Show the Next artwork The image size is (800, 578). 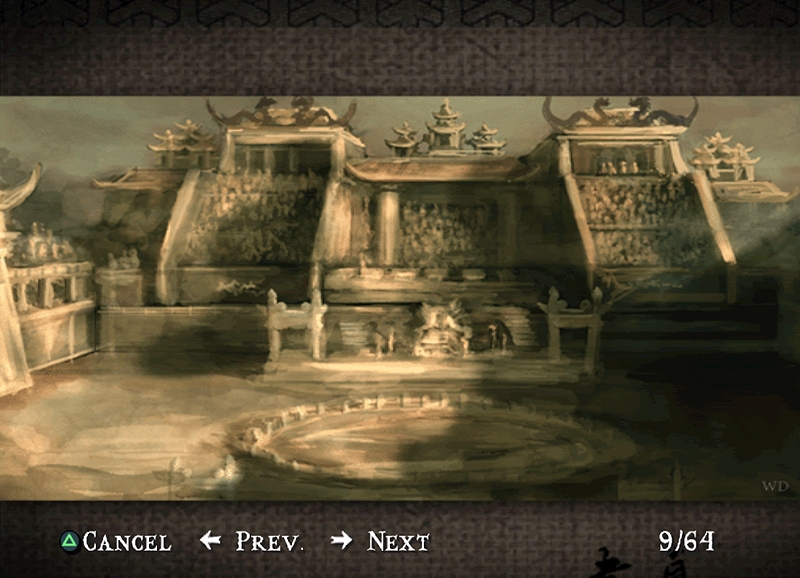point(381,542)
